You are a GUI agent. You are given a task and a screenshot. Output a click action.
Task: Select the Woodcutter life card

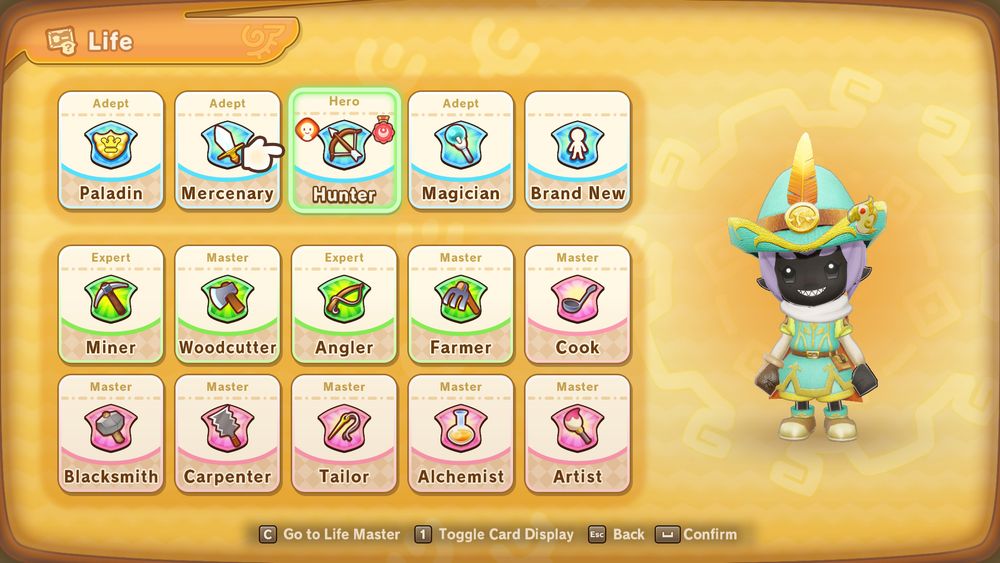point(227,303)
